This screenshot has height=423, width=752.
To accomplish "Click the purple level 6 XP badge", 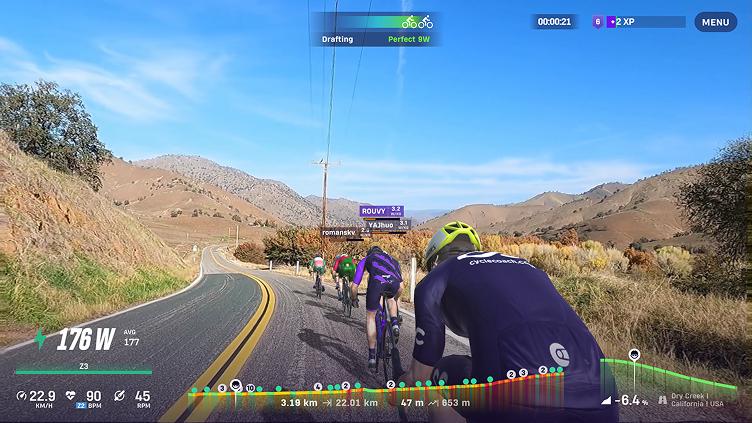I will pos(598,21).
